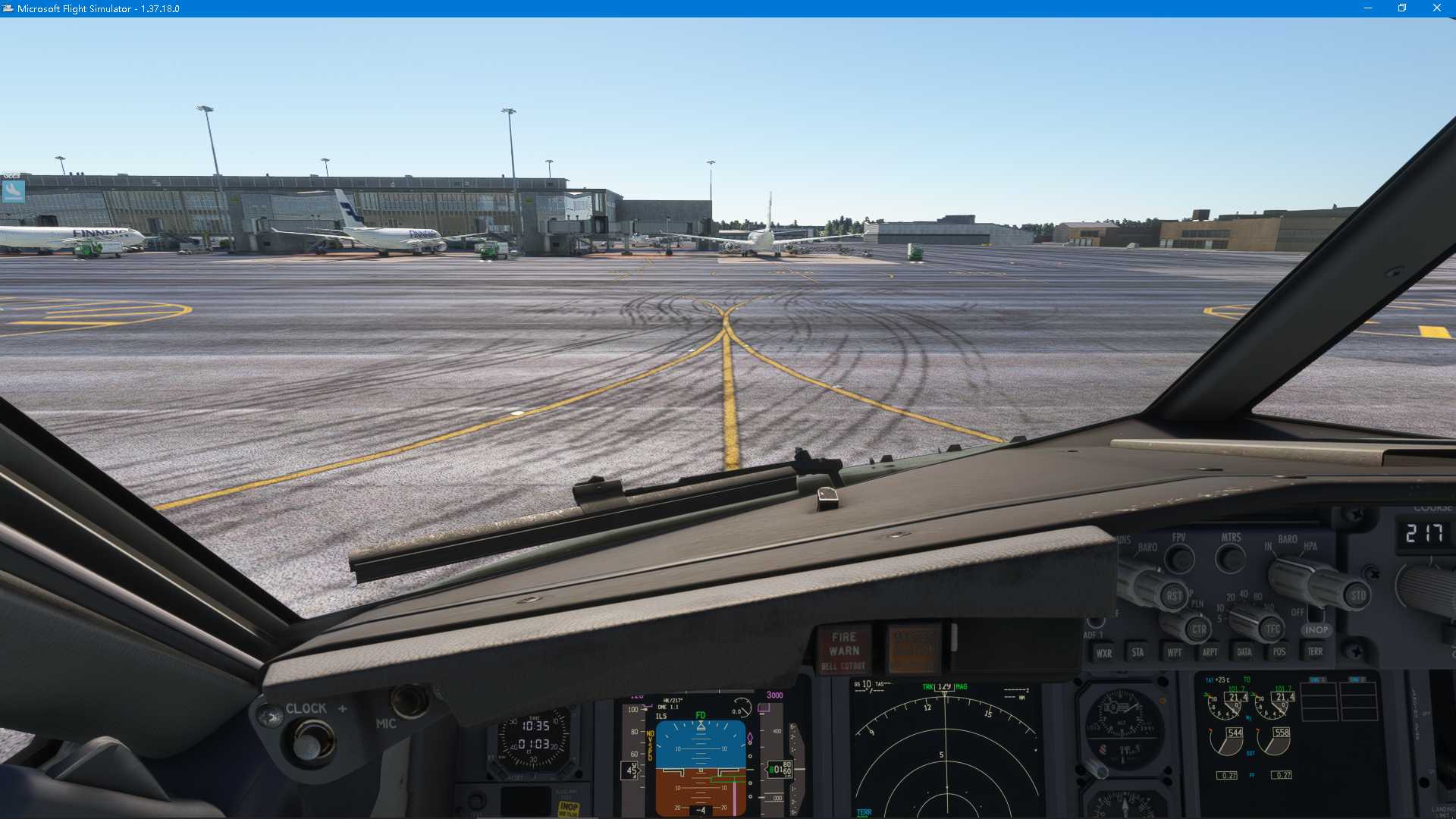The image size is (1456, 819).
Task: Click the TFC range selector knob
Action: (x=1271, y=629)
